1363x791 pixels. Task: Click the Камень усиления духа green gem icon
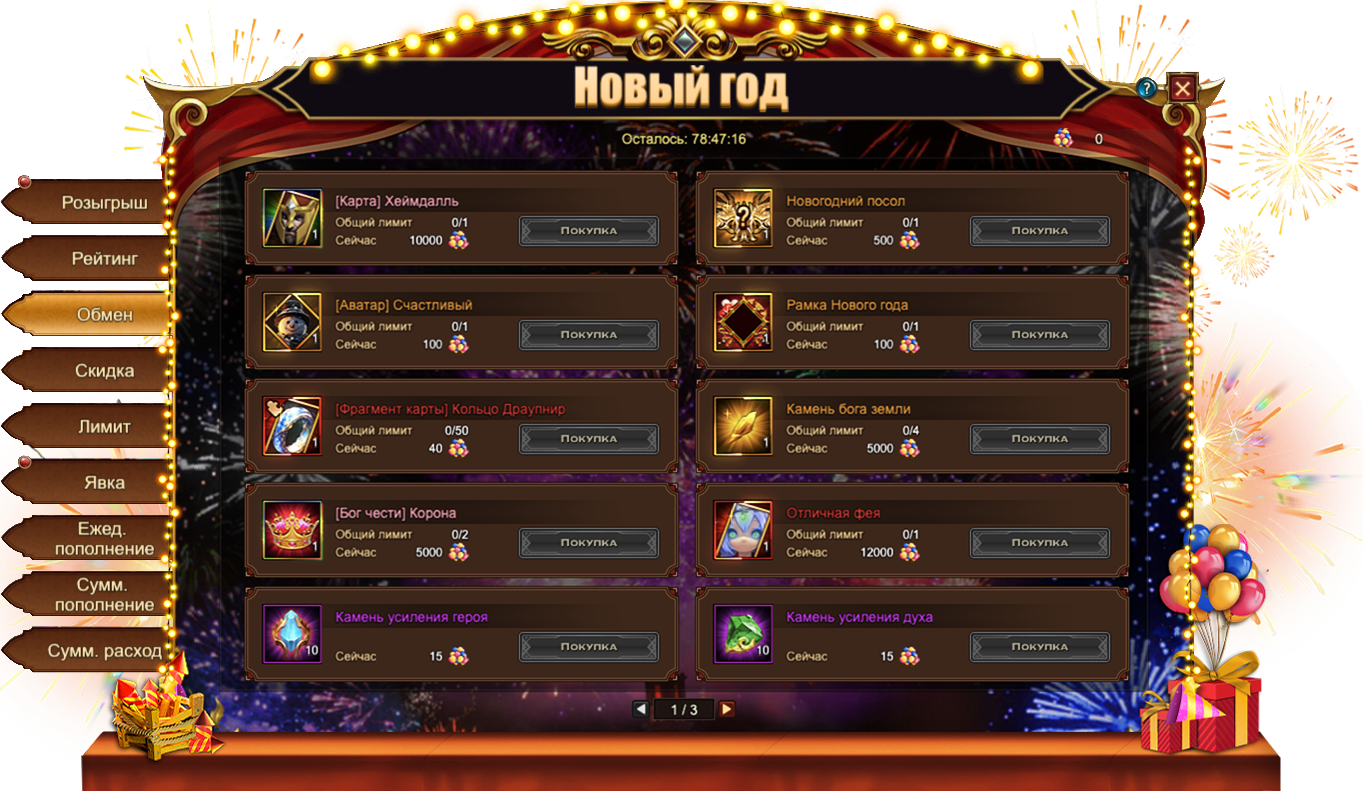coord(743,634)
